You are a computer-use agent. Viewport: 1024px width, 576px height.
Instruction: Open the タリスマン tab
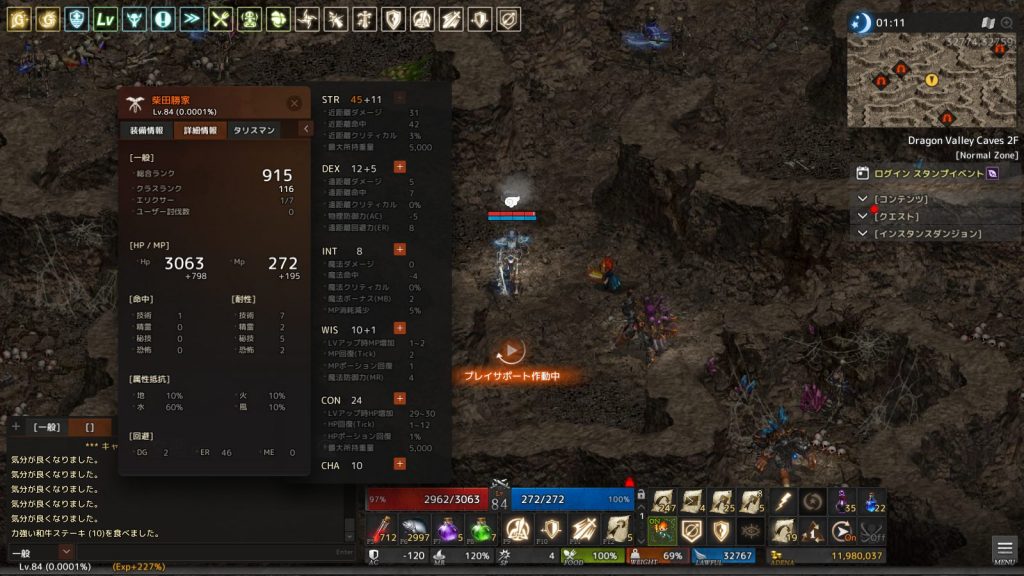(x=254, y=130)
